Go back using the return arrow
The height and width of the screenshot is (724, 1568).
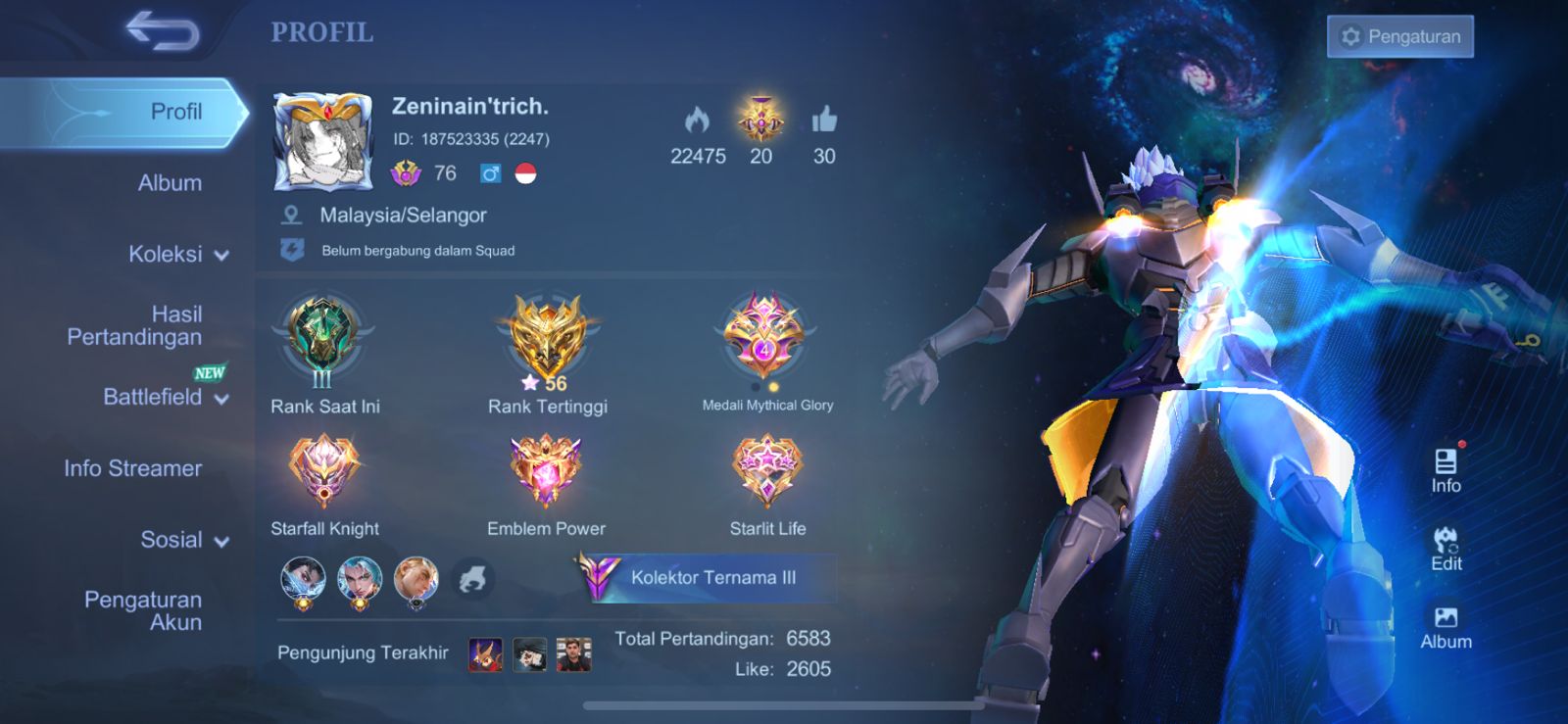163,31
